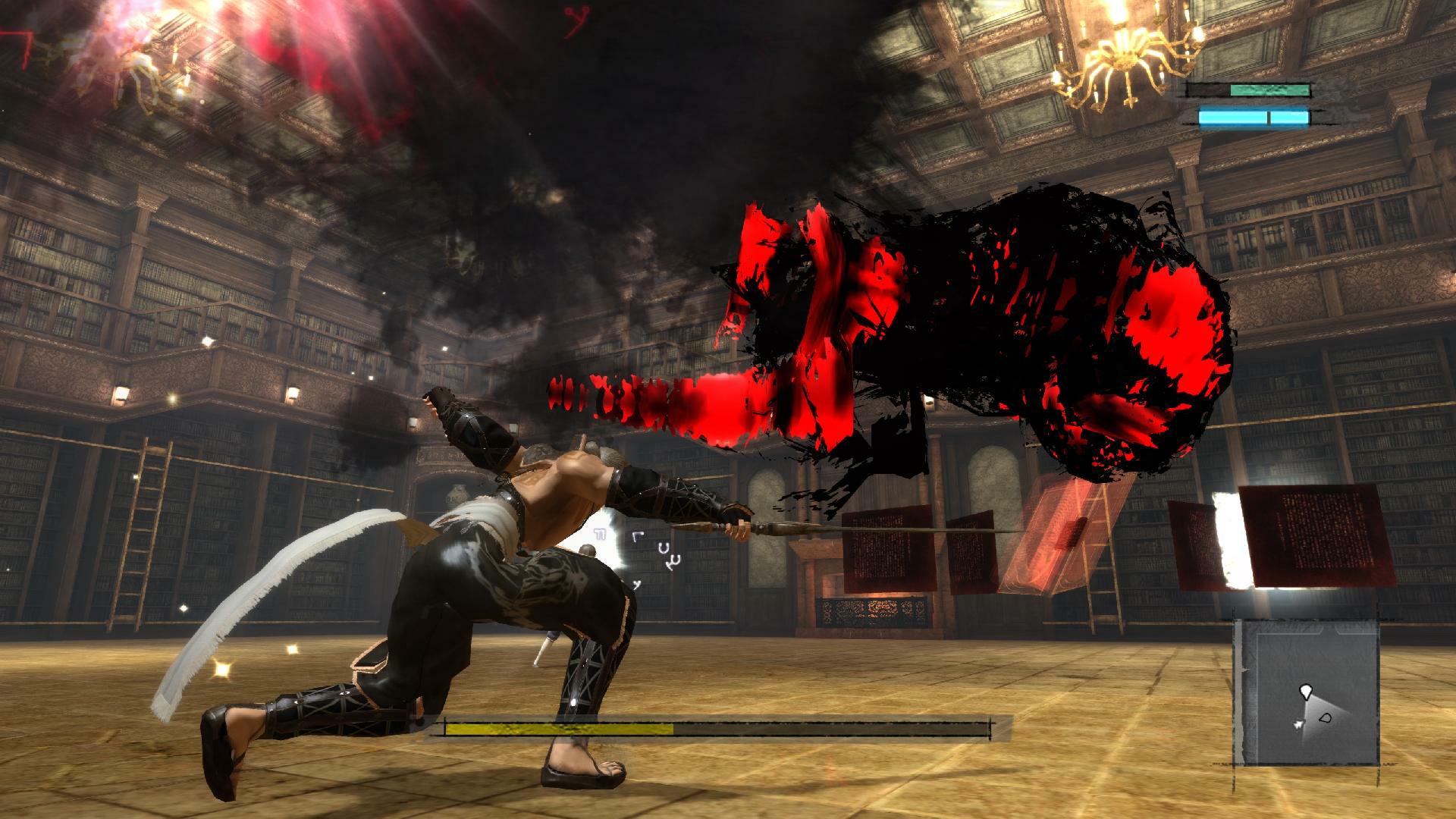Toggle the blue magic gauge display

(x=1251, y=118)
